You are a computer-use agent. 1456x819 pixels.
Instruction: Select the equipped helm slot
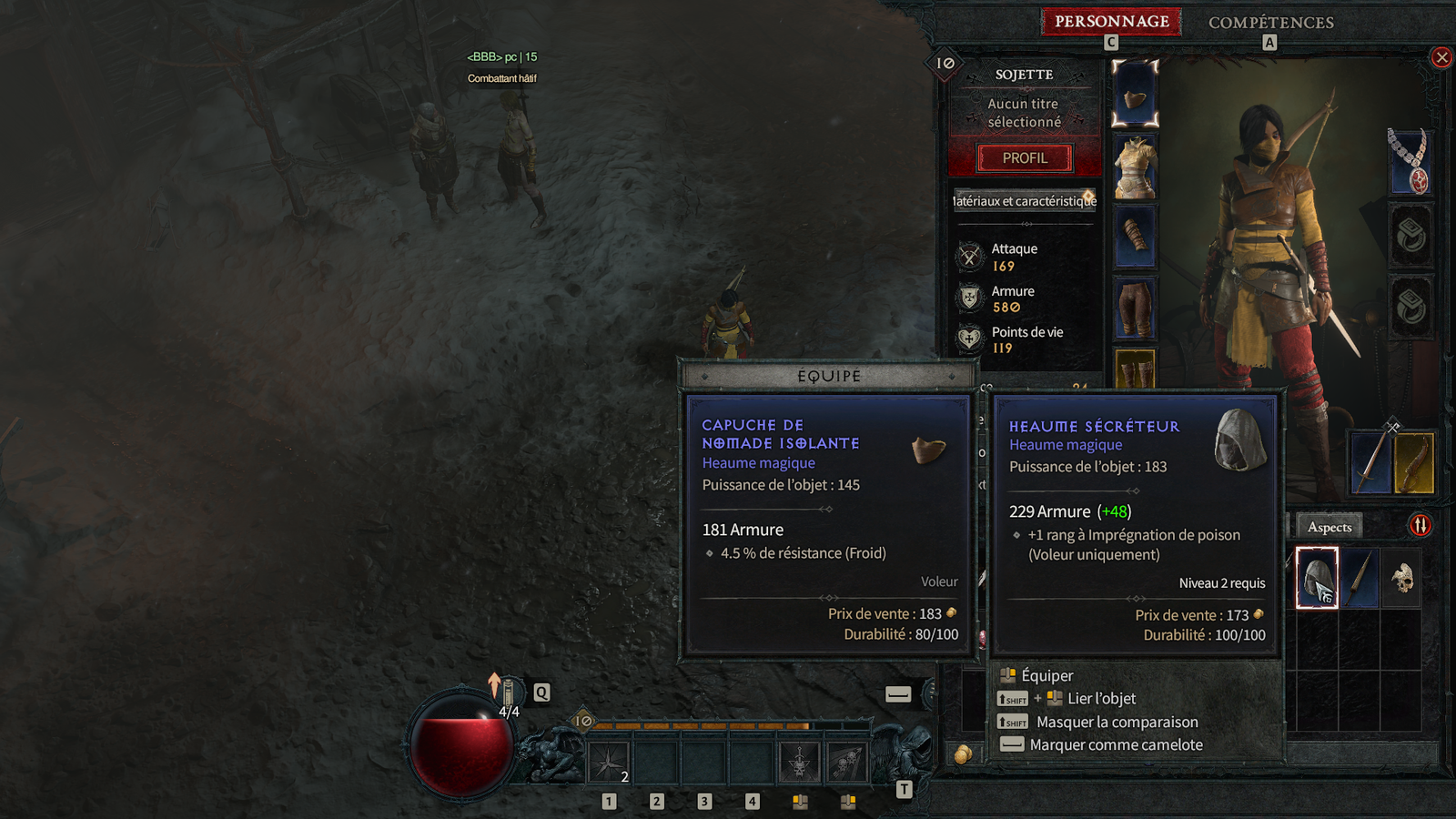point(1135,95)
